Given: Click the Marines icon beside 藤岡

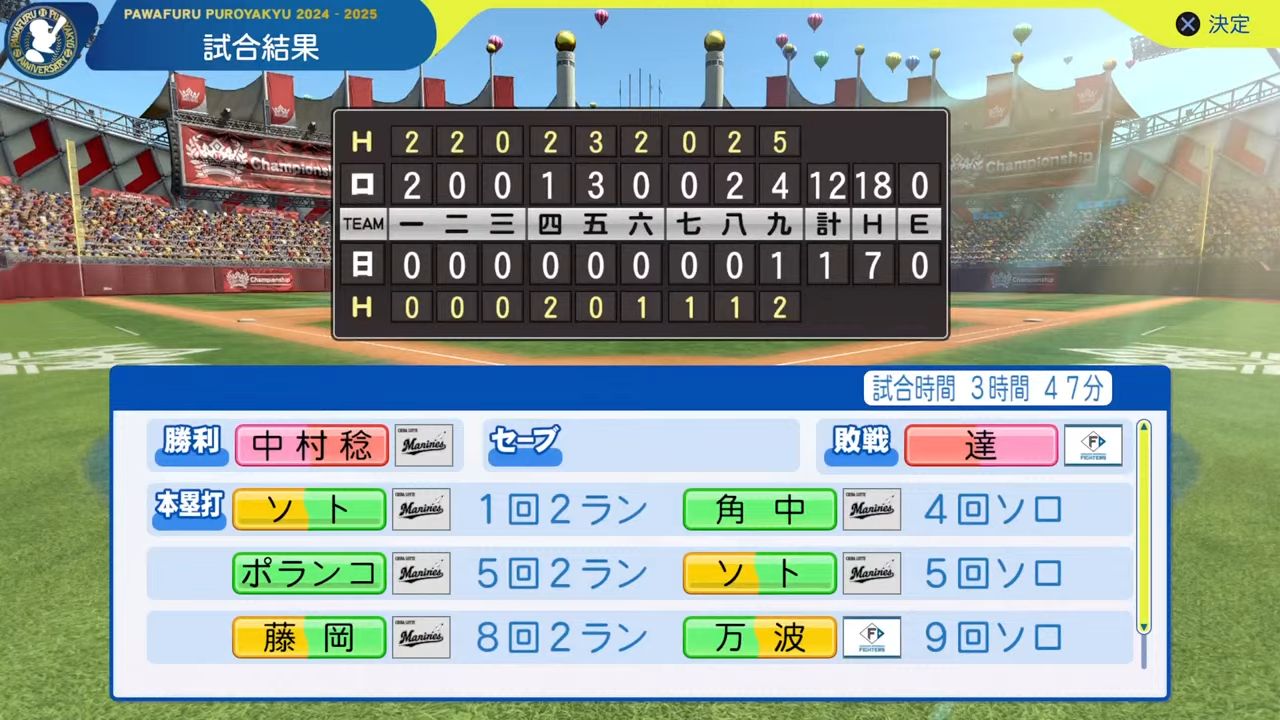Looking at the screenshot, I should (x=422, y=637).
